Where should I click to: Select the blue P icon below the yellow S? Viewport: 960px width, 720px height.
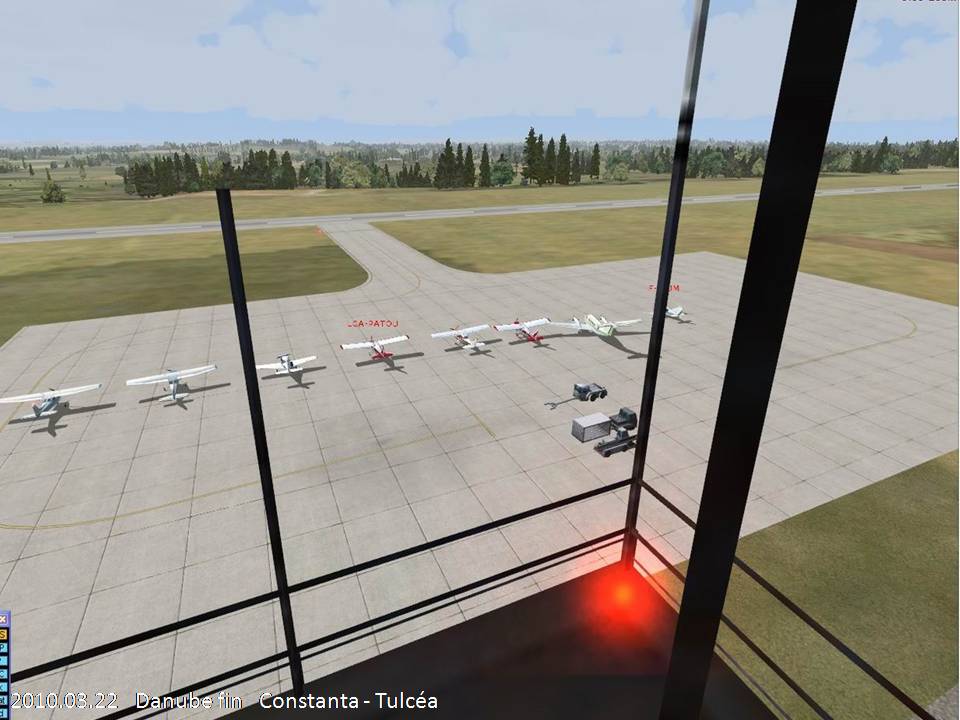[4, 646]
